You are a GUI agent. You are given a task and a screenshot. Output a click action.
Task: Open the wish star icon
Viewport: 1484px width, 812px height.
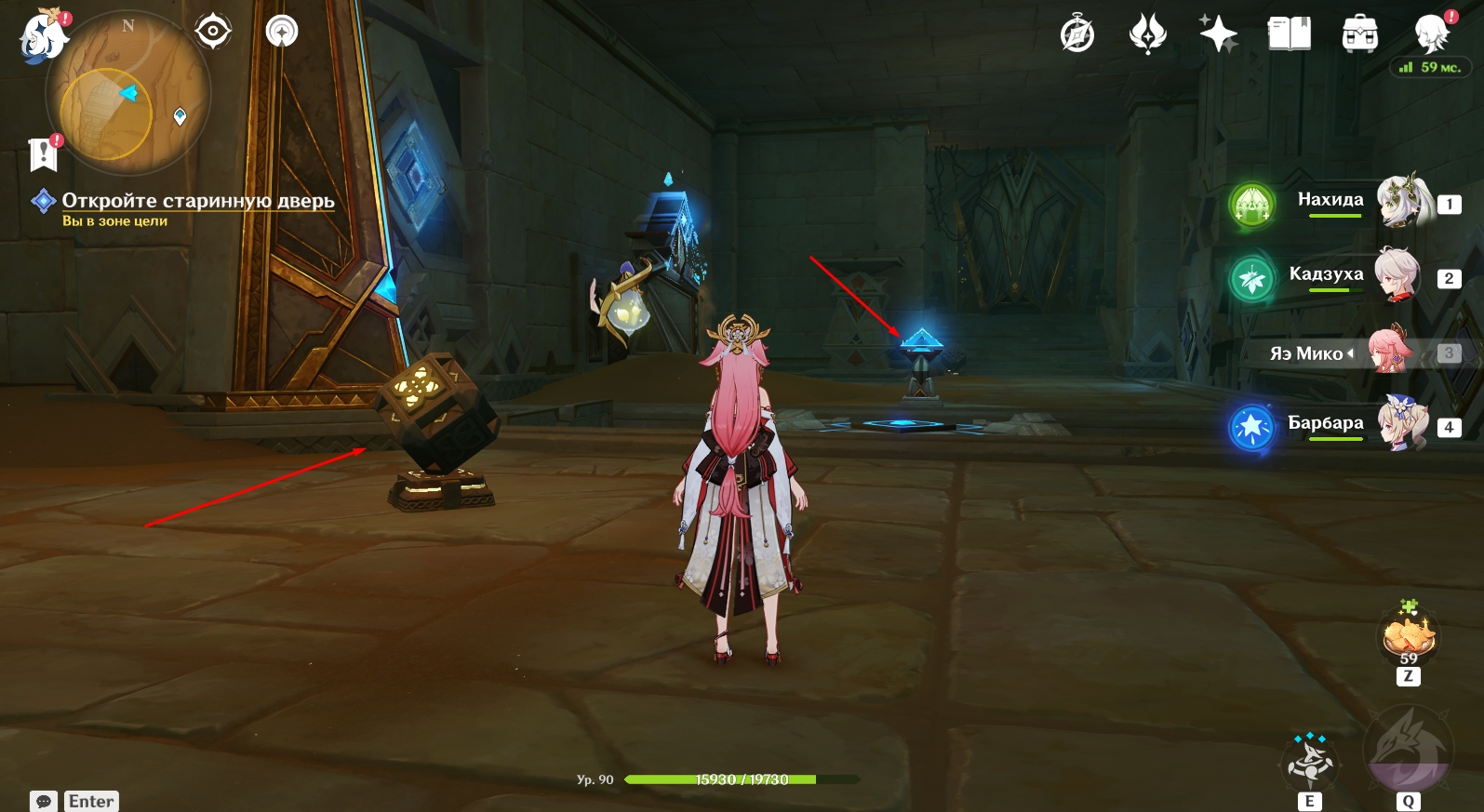pyautogui.click(x=1218, y=34)
